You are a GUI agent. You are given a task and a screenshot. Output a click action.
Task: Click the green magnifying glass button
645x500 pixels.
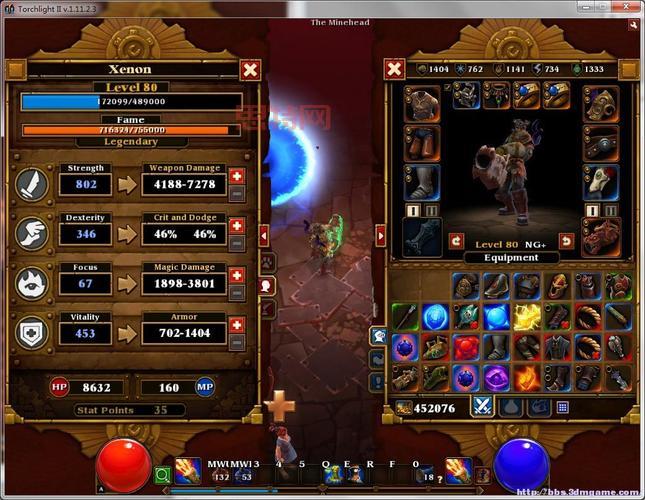tap(162, 476)
